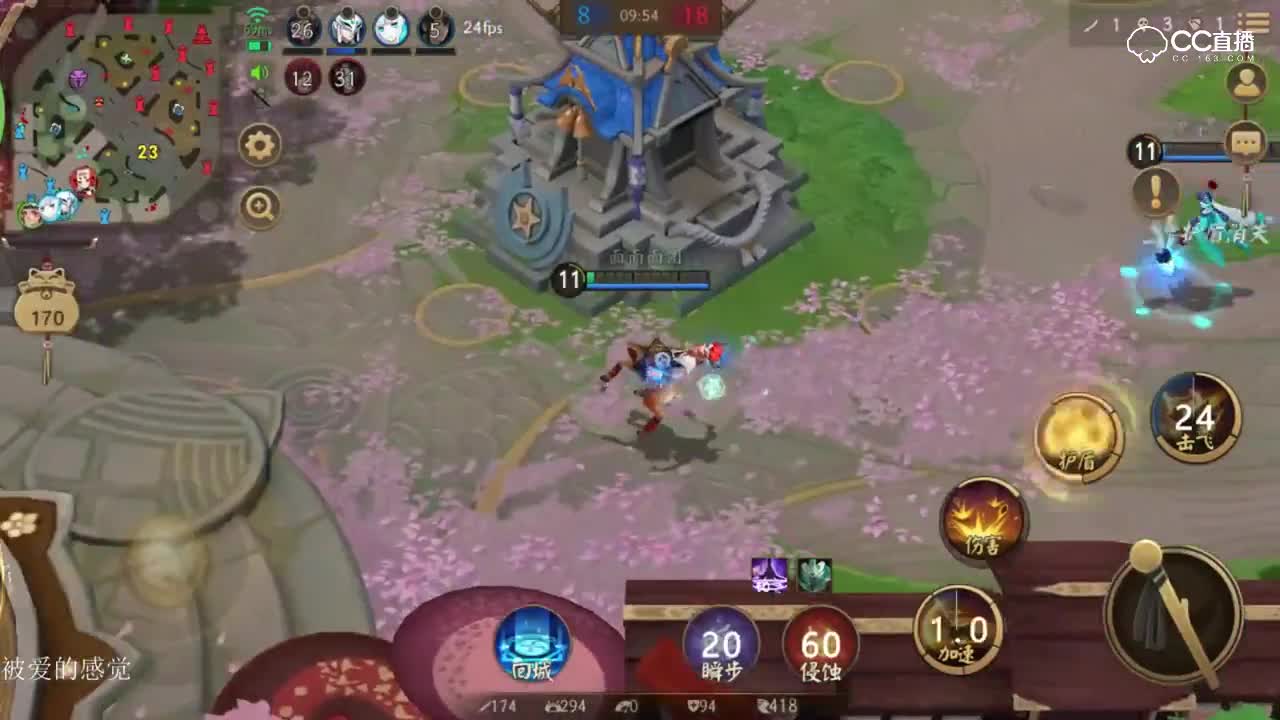Screen dimensions: 1280x720
Task: Tap the 回城 recall button
Action: [534, 646]
